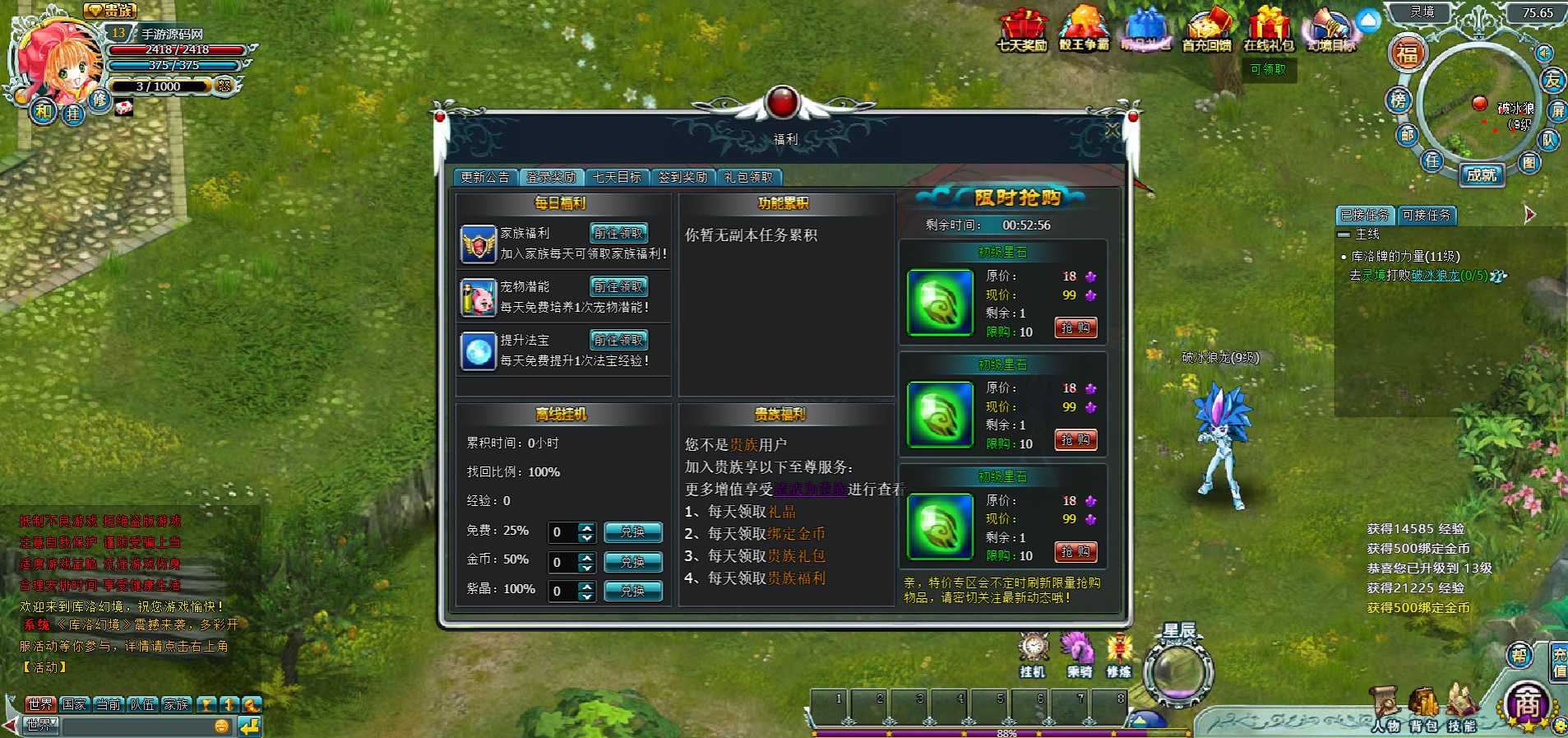Show the 礼包领取 tab
Viewport: 1568px width, 738px height.
[748, 177]
